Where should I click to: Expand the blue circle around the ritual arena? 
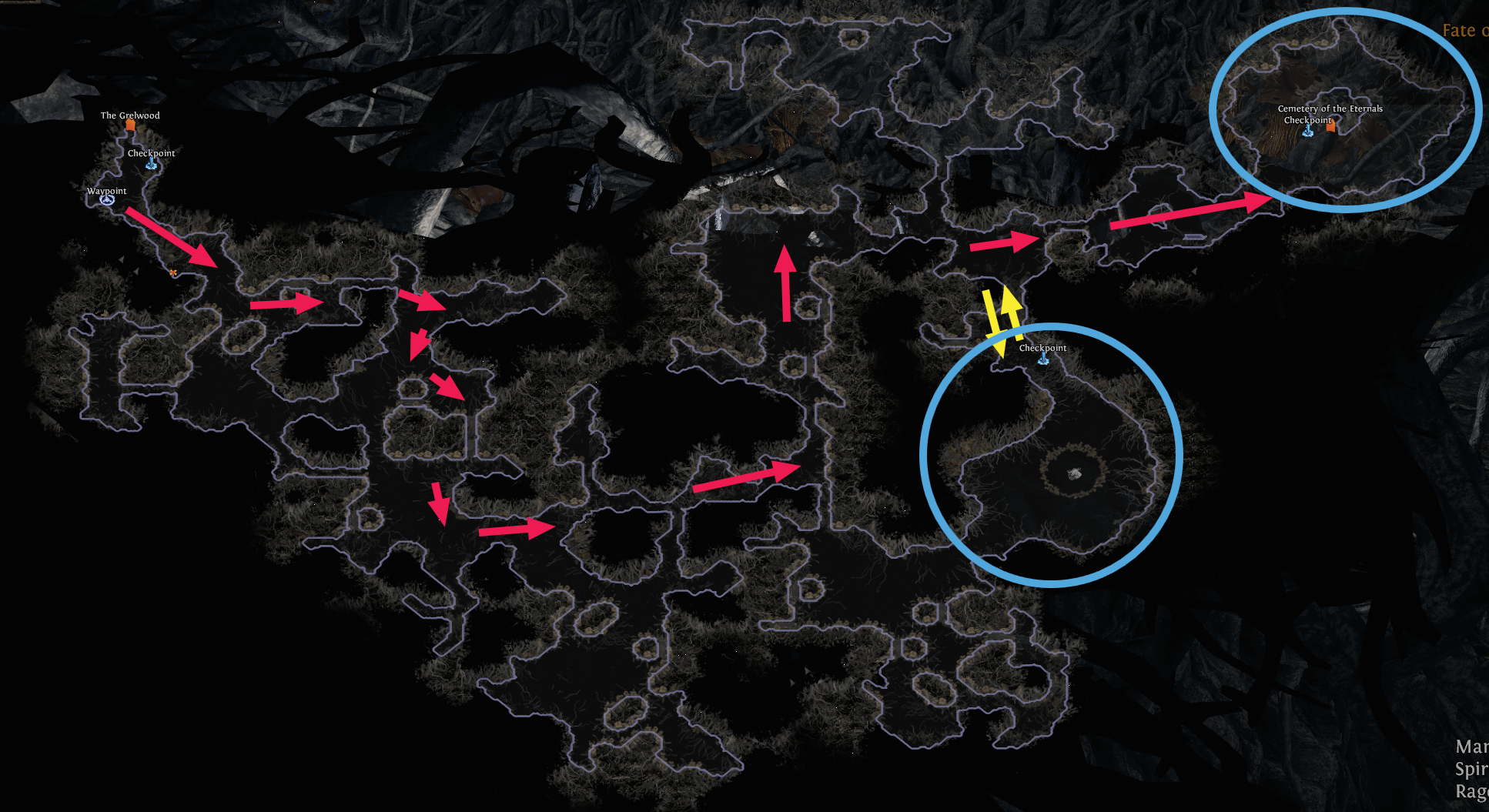click(x=1051, y=457)
